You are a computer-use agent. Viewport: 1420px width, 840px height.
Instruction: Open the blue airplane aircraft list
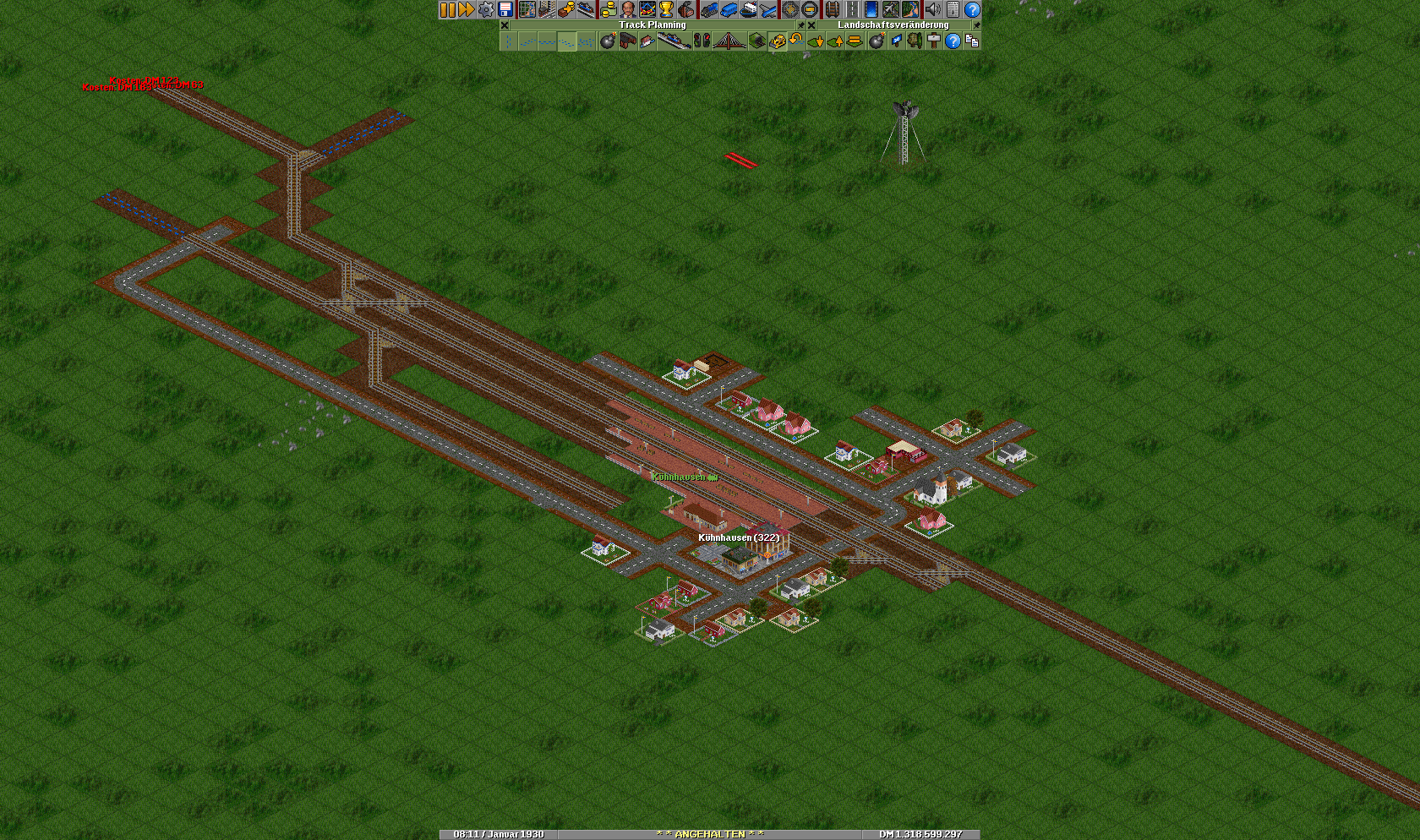(767, 9)
